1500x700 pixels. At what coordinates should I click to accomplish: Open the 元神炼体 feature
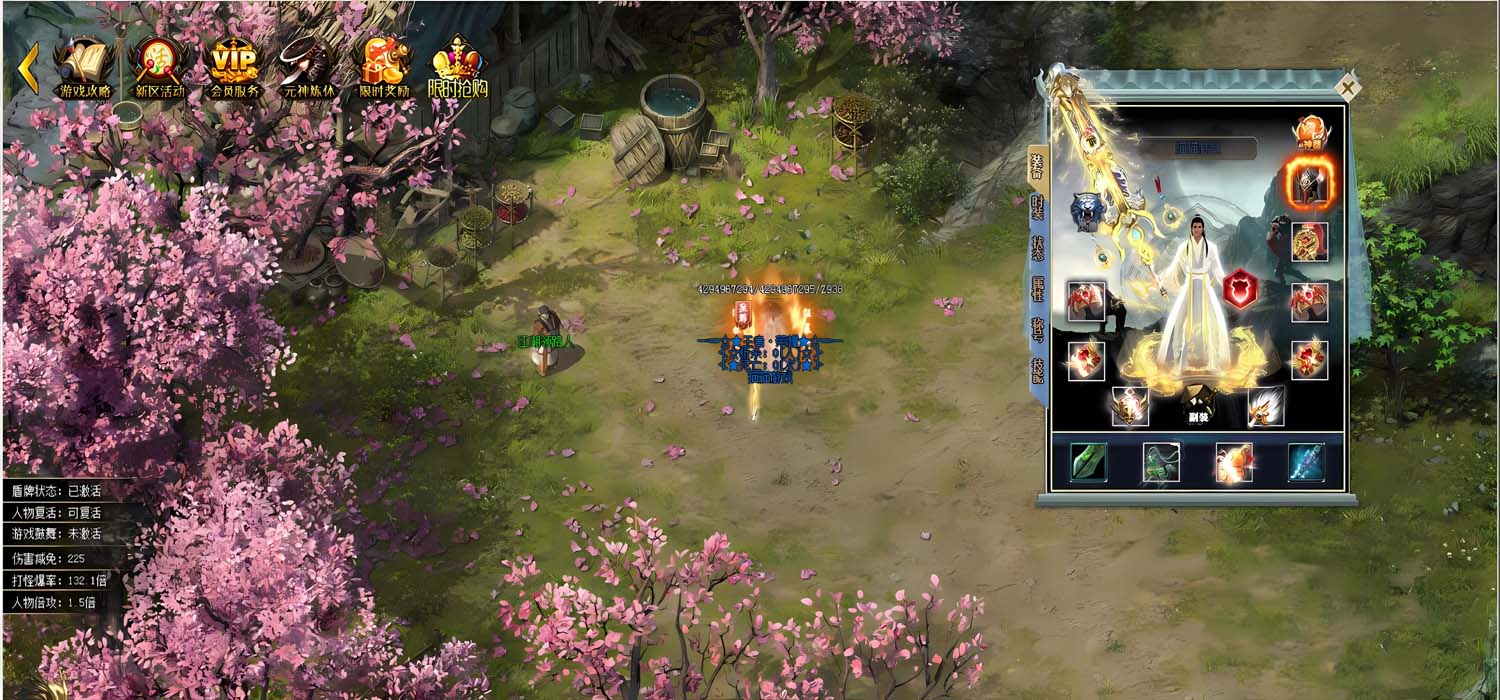click(x=308, y=68)
